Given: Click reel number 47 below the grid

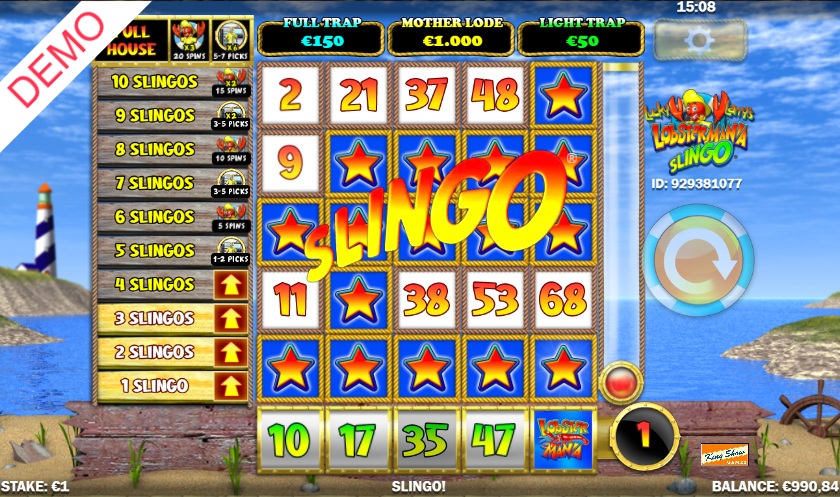Looking at the screenshot, I should (496, 438).
